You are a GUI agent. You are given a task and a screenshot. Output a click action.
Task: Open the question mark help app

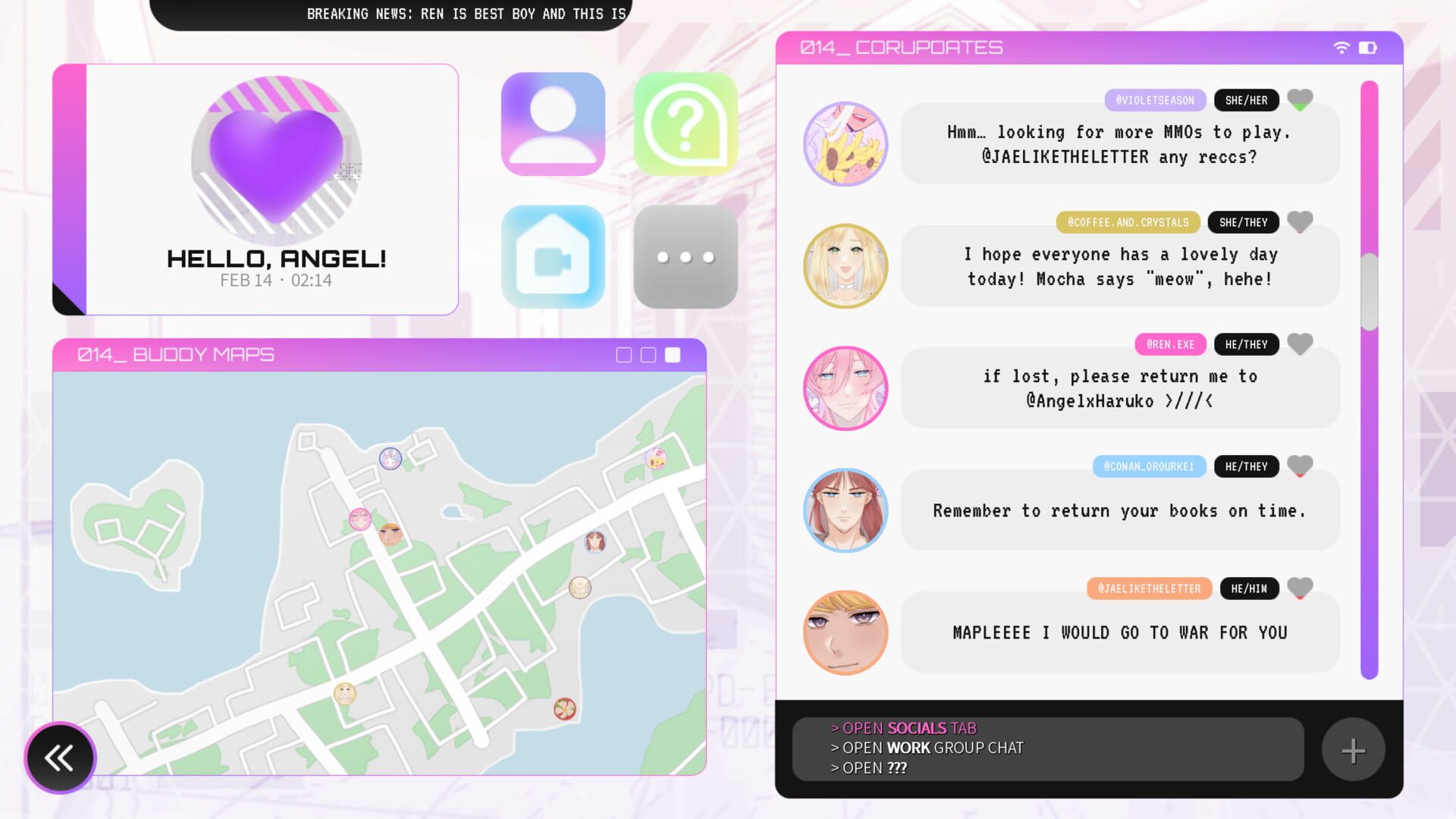685,124
